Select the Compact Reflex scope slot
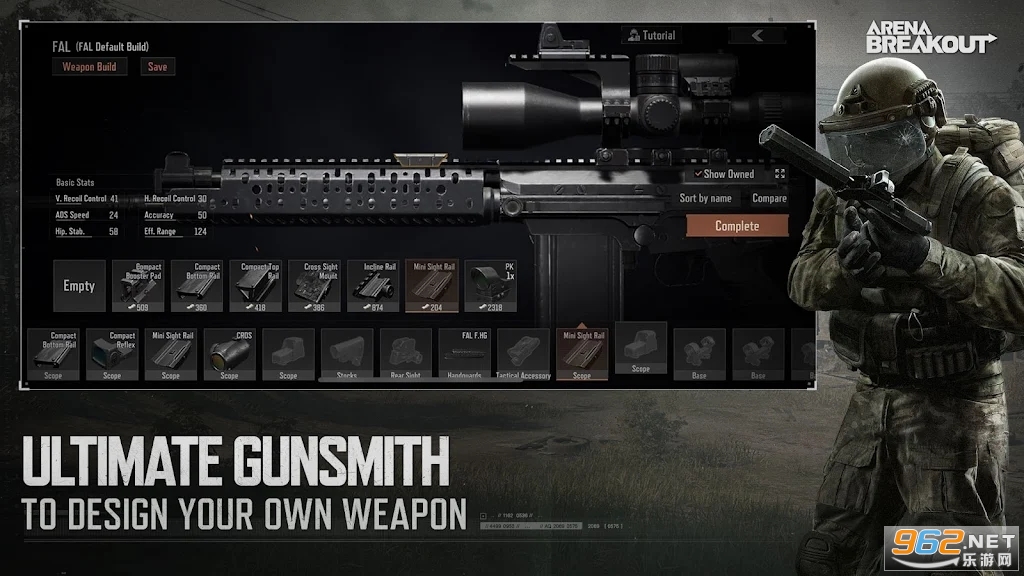The height and width of the screenshot is (576, 1024). pyautogui.click(x=112, y=355)
